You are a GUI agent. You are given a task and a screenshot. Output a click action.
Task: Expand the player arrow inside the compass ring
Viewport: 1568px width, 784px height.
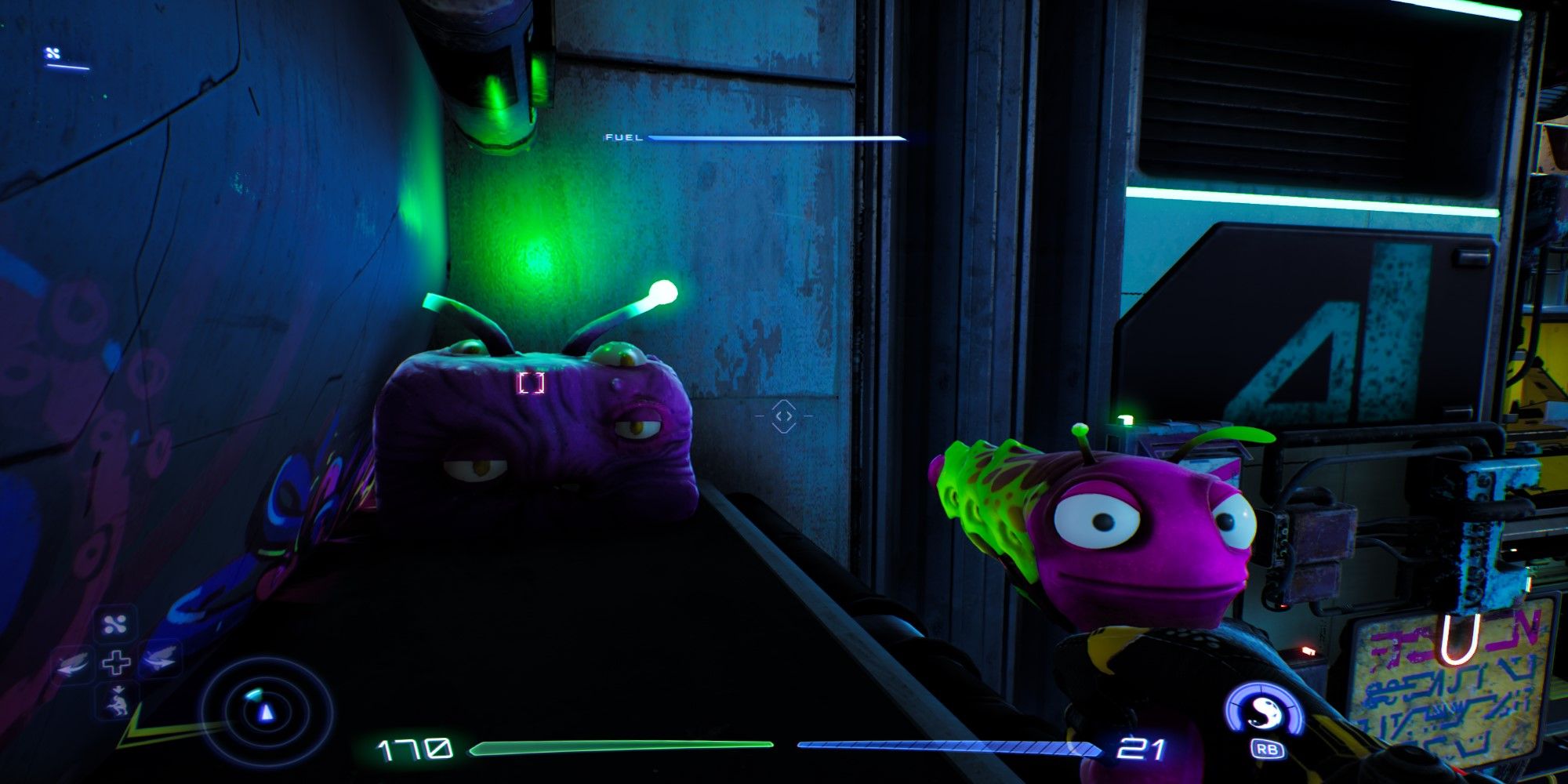[266, 712]
